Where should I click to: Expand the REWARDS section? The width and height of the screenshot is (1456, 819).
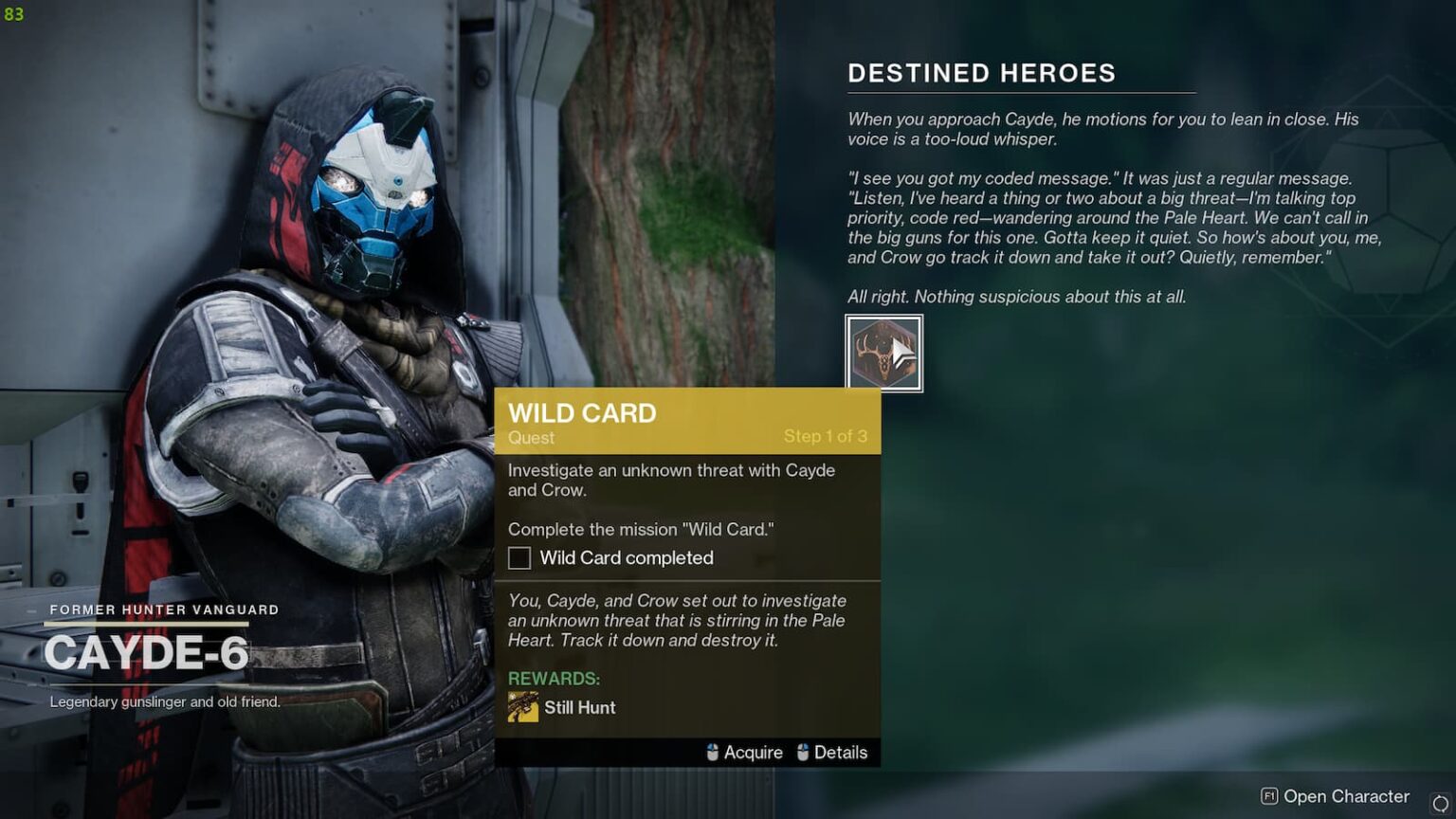pyautogui.click(x=555, y=679)
